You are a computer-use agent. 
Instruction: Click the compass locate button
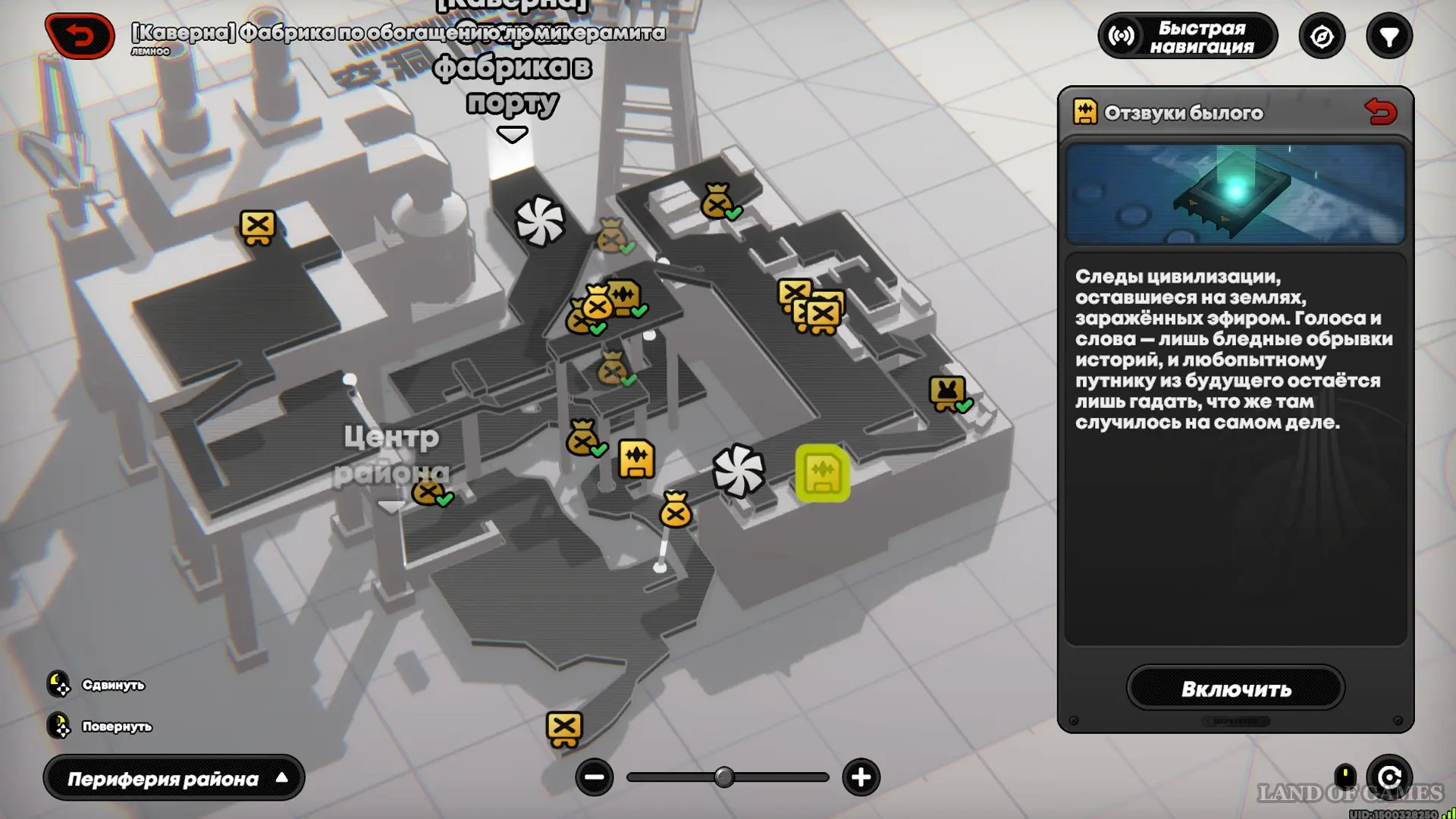click(x=1322, y=36)
